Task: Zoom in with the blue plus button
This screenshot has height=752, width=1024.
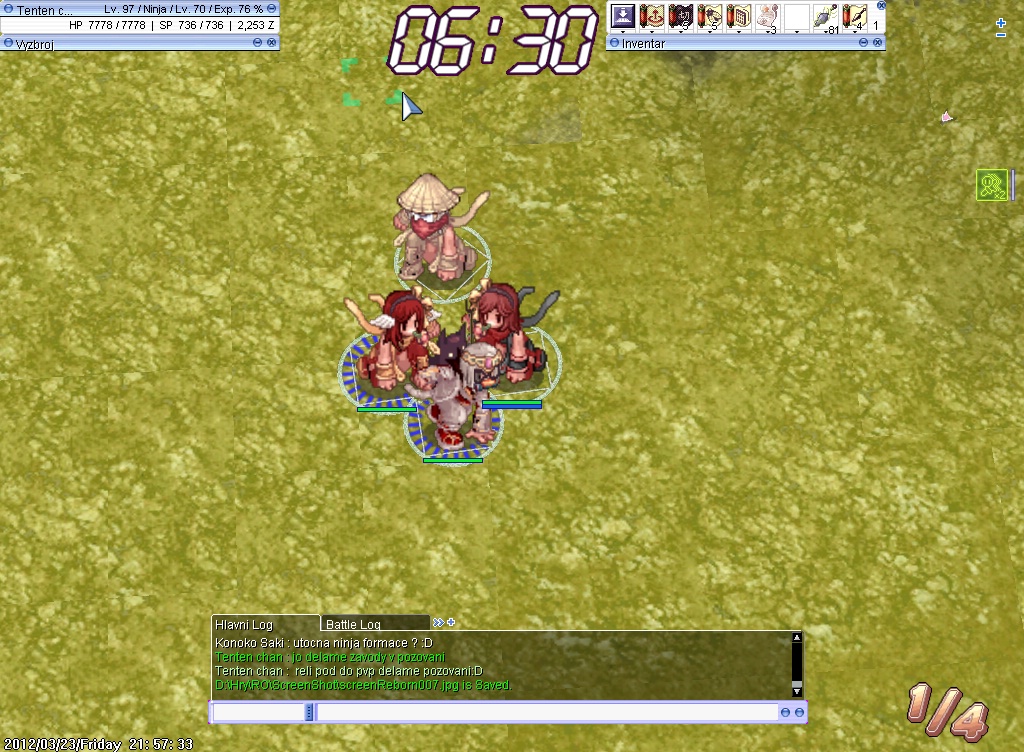Action: coord(1001,22)
